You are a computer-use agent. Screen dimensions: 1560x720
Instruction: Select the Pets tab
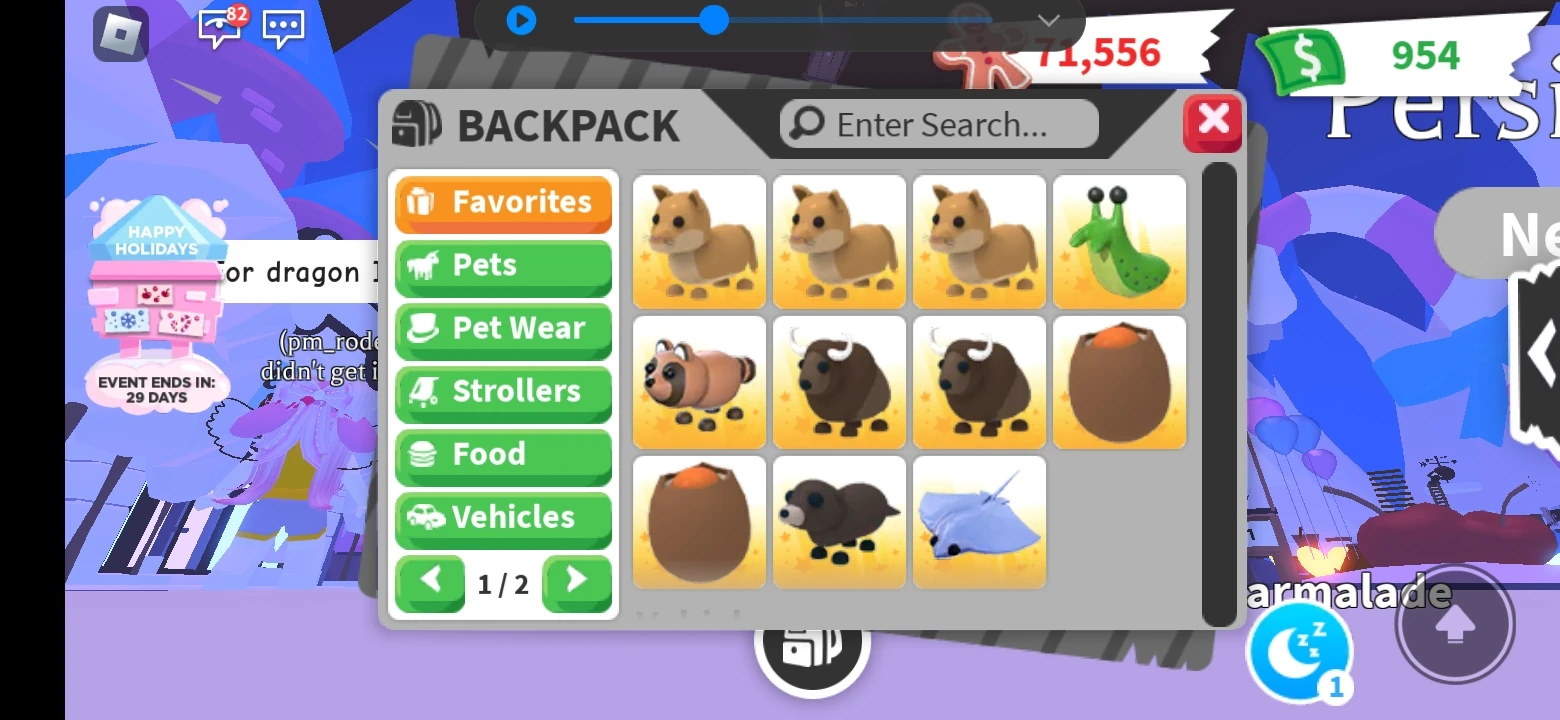coord(503,265)
